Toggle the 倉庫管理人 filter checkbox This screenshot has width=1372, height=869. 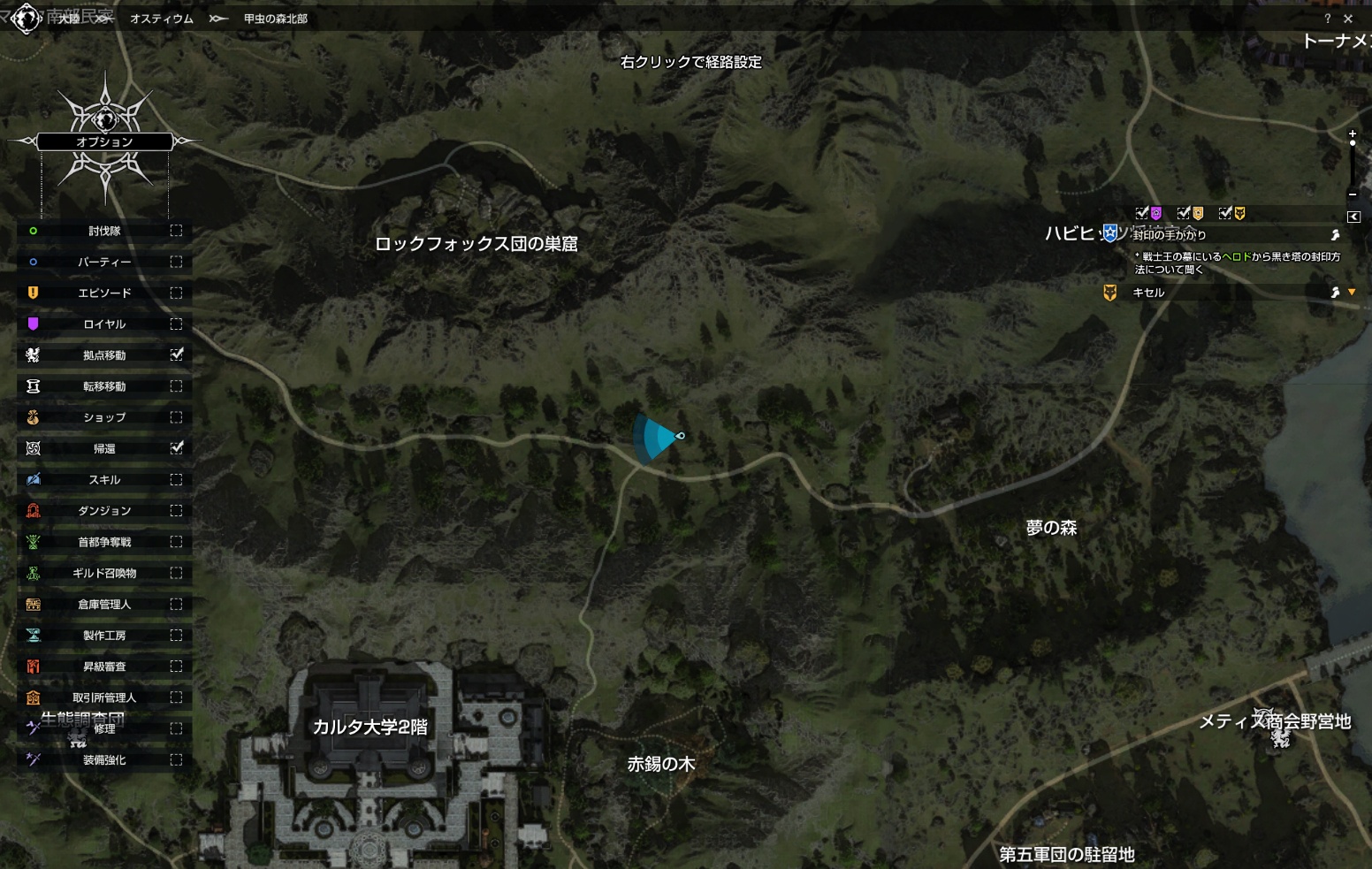[x=176, y=604]
